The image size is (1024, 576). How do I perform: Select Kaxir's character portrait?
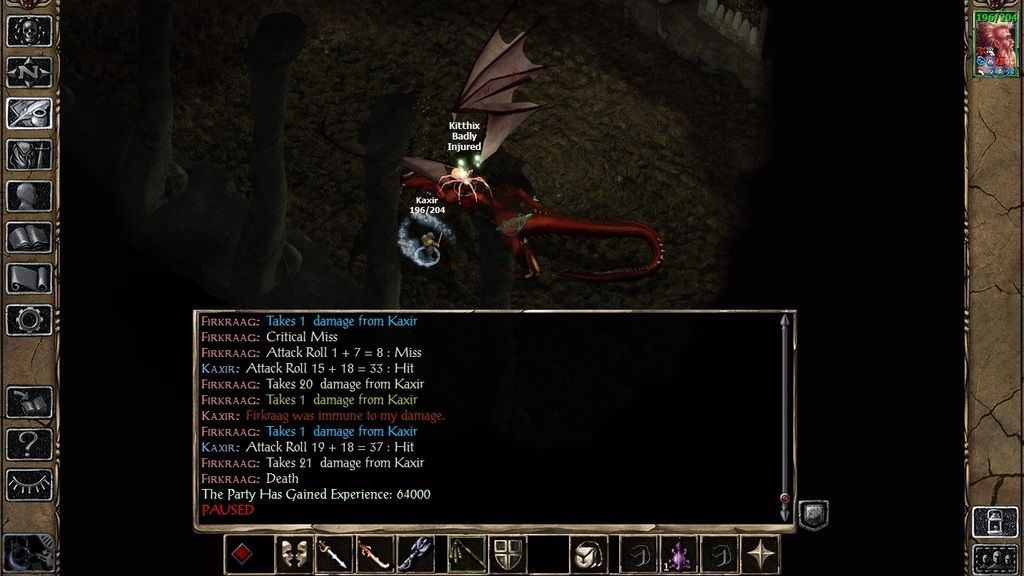click(995, 46)
